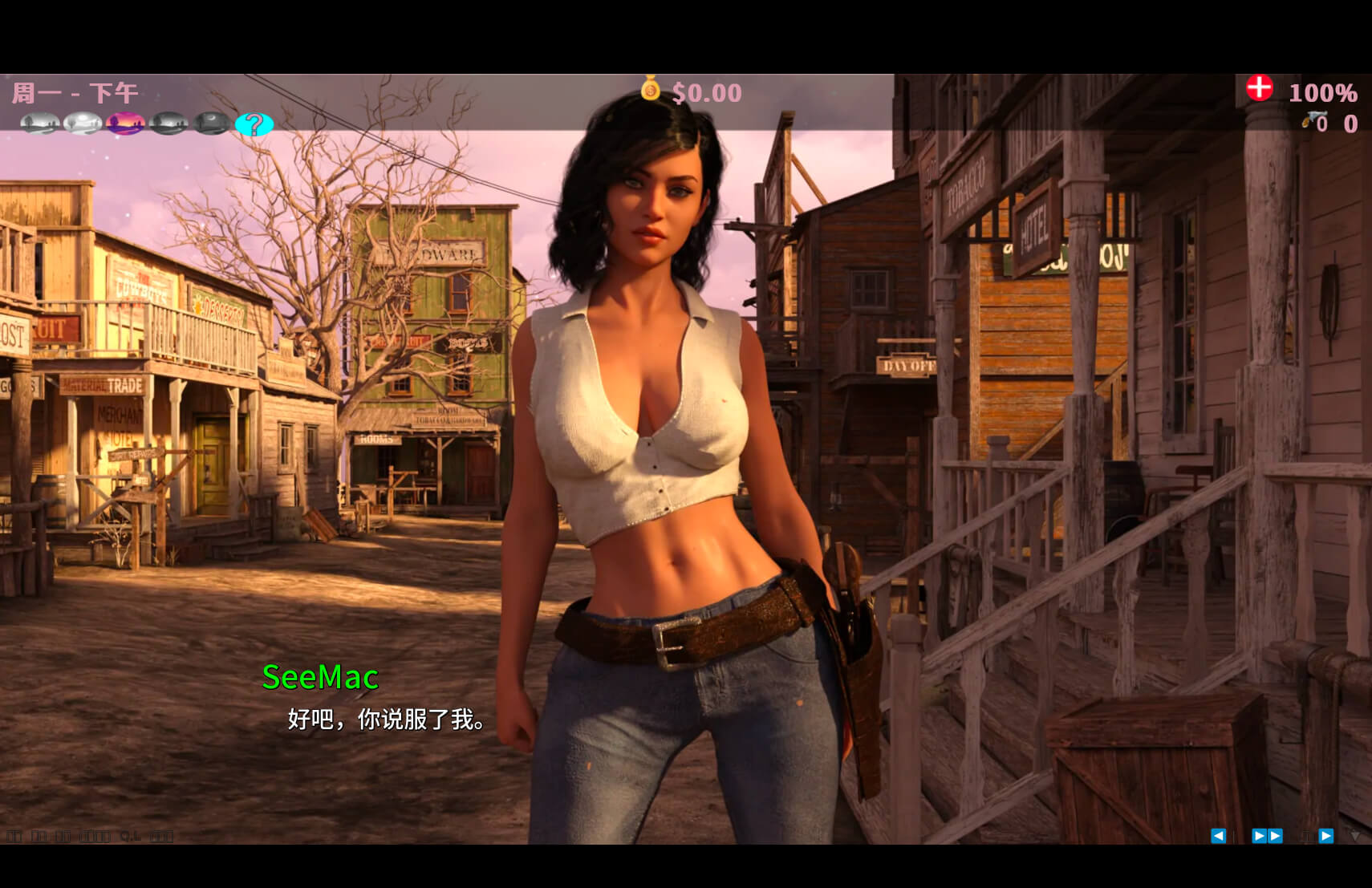Select the sunset afternoon time-of-day icon
The width and height of the screenshot is (1372, 888).
pyautogui.click(x=125, y=124)
